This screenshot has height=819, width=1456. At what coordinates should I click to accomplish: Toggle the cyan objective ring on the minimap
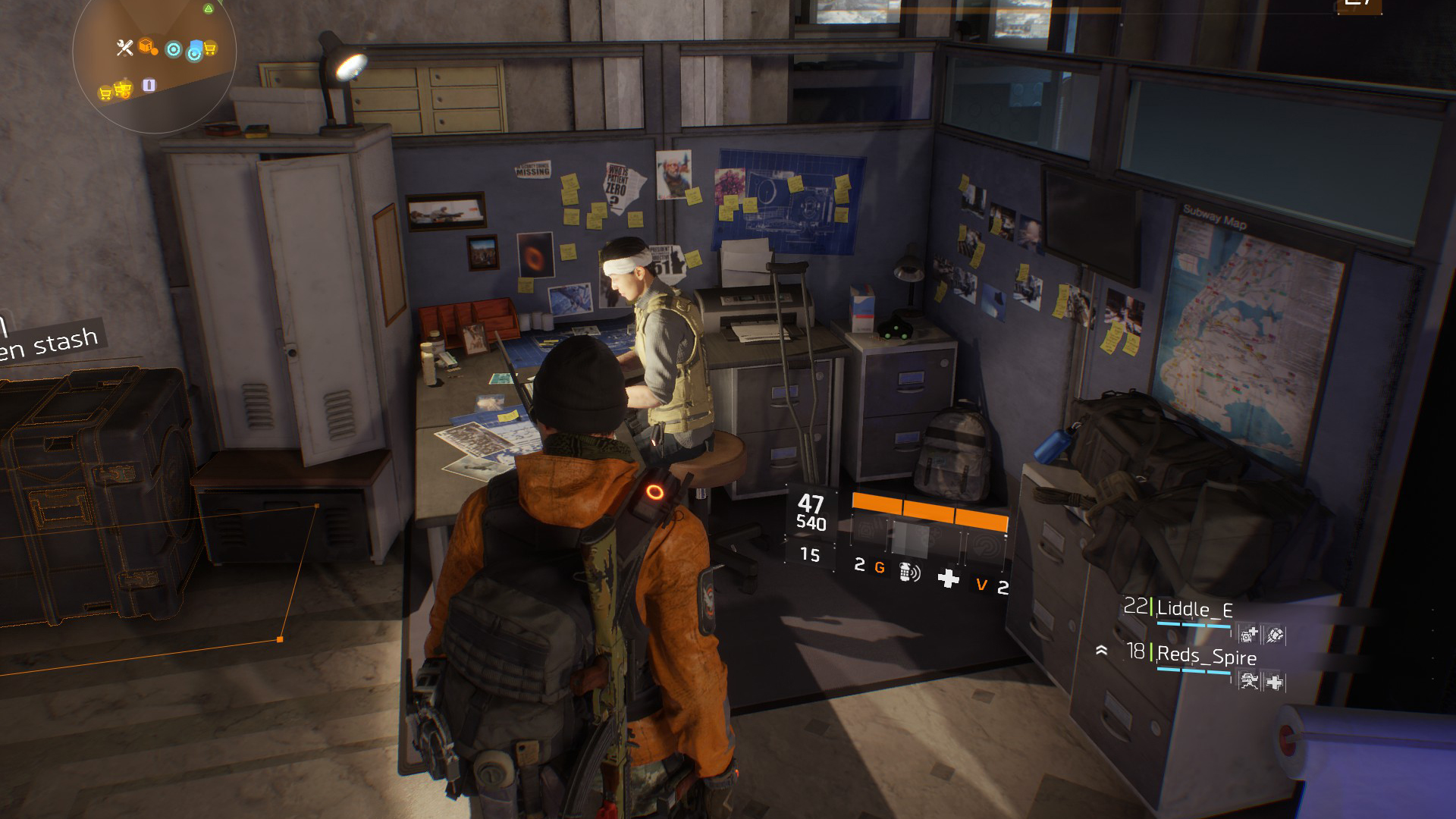[x=173, y=50]
